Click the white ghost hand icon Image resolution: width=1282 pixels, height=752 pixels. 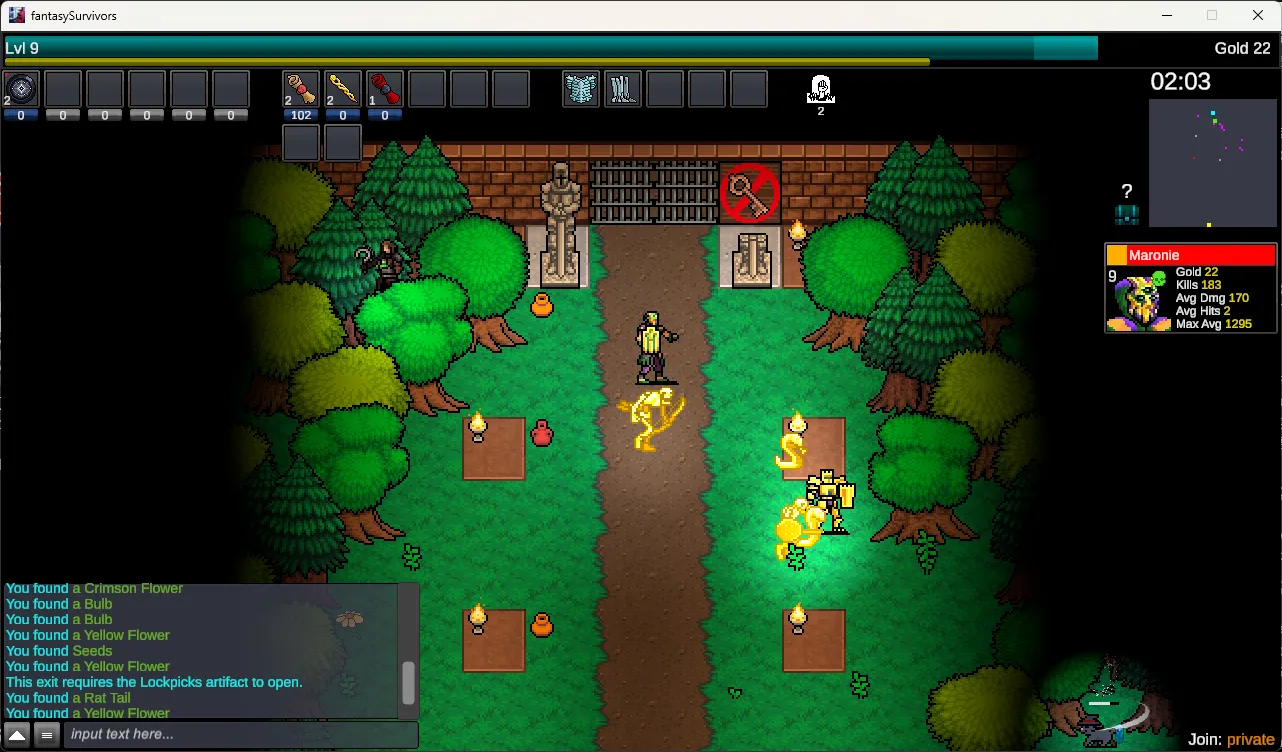click(820, 90)
